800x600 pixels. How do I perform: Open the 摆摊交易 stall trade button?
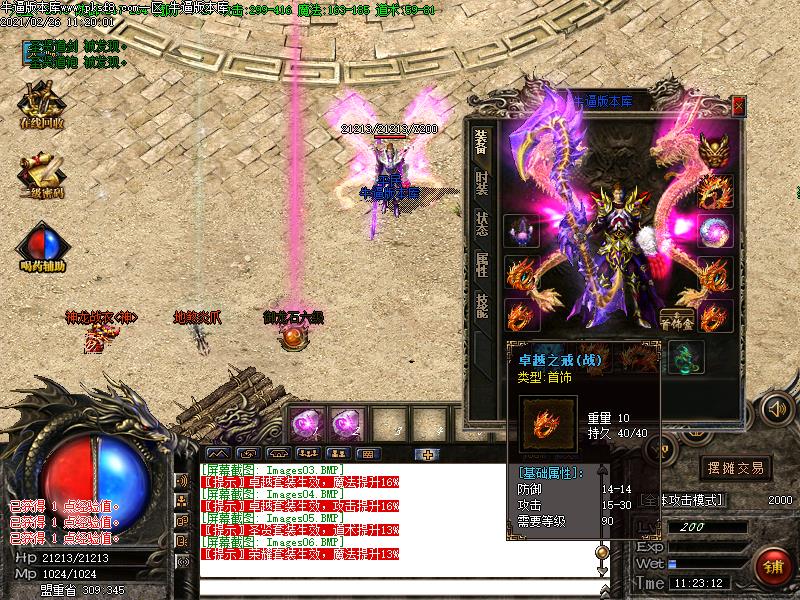(x=735, y=467)
